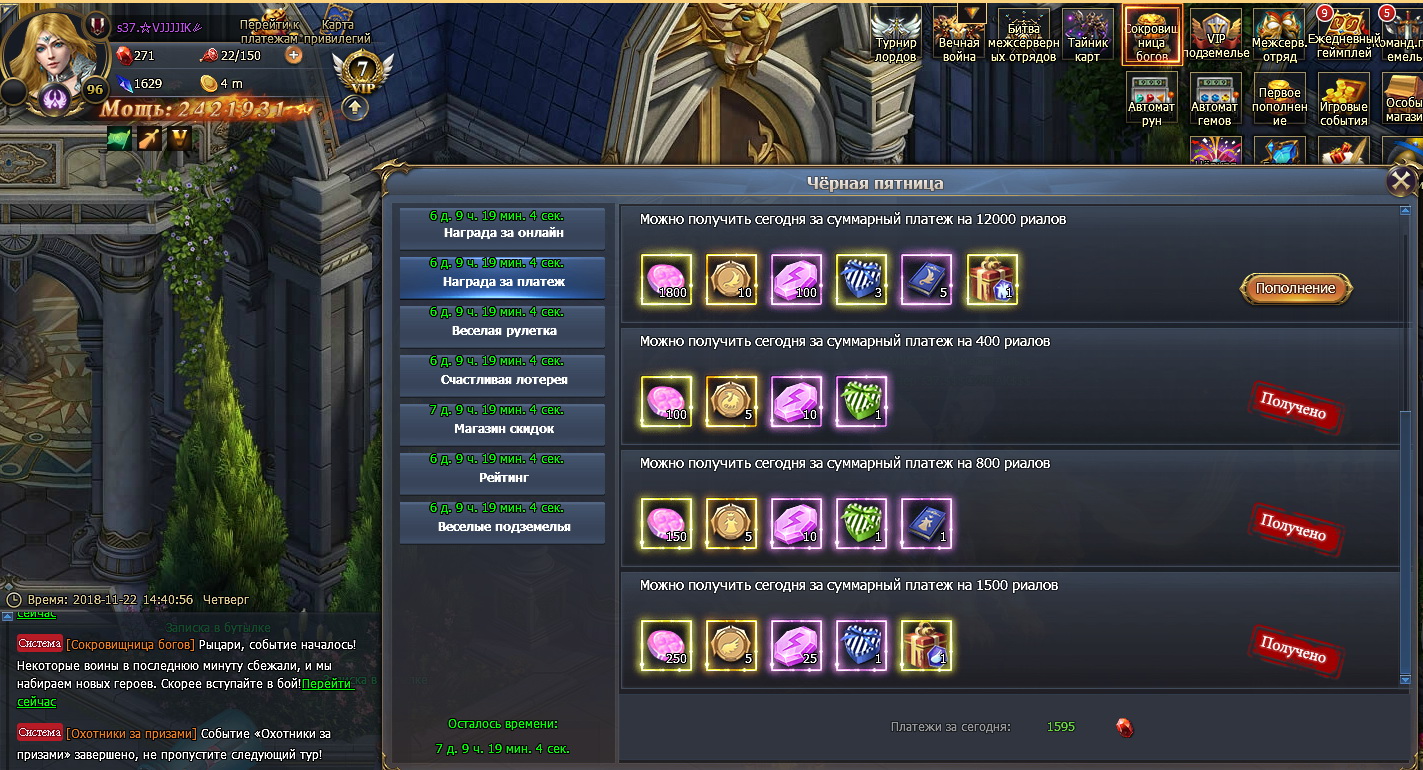Open Игровые события menu
The width and height of the screenshot is (1423, 770).
tap(1343, 97)
